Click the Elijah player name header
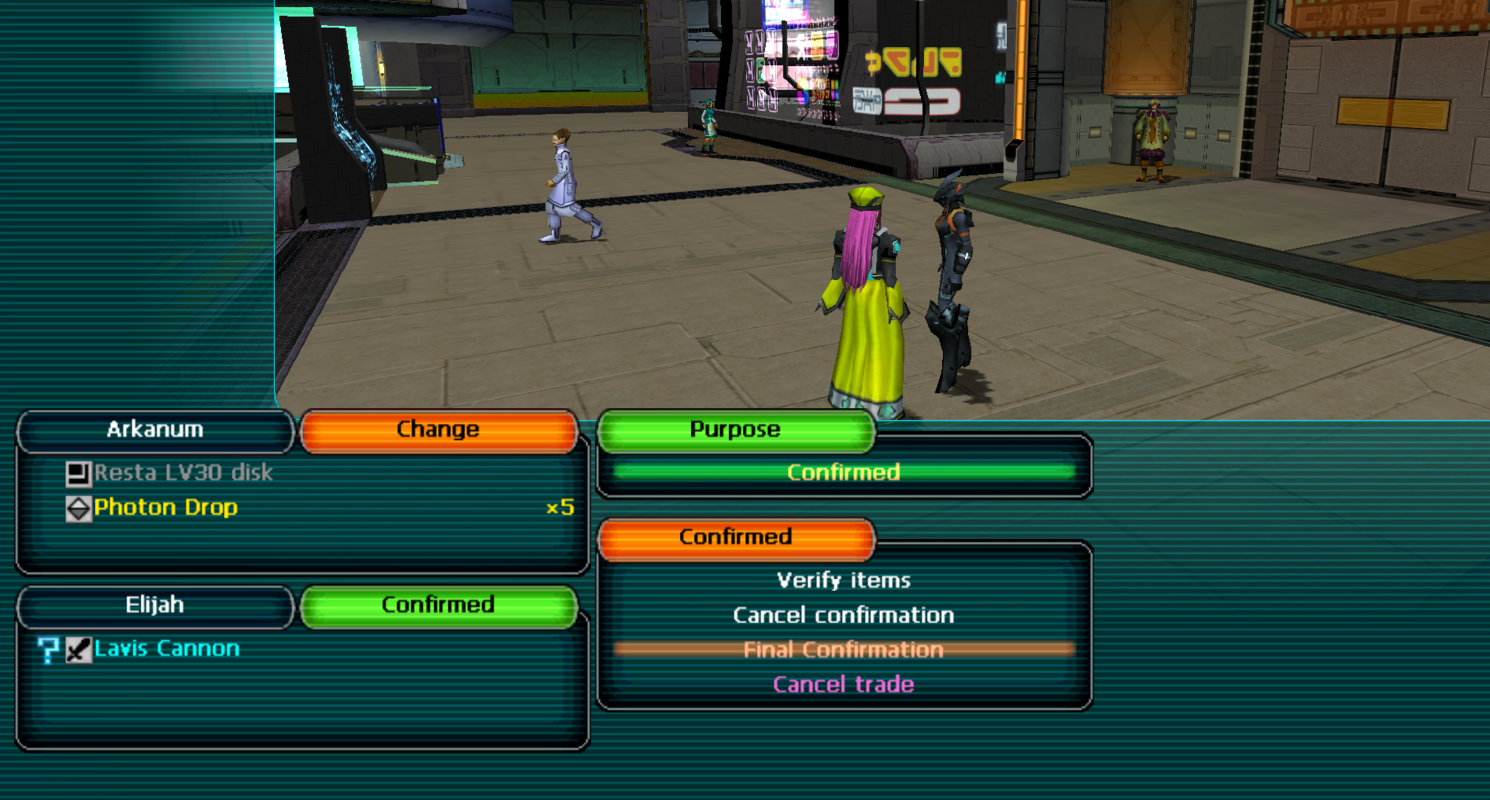 click(x=155, y=606)
